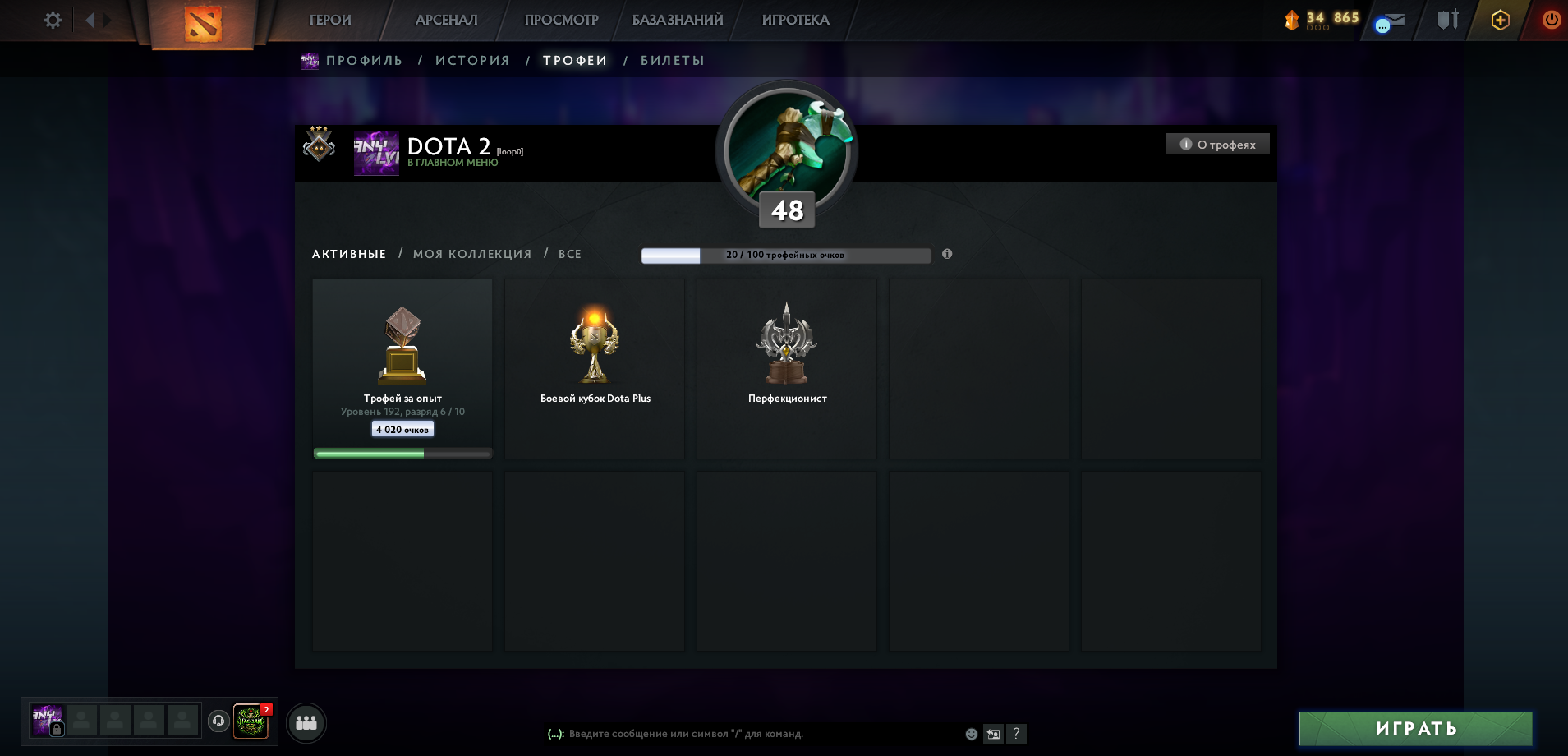Open trophy info via the circle info icon

947,255
